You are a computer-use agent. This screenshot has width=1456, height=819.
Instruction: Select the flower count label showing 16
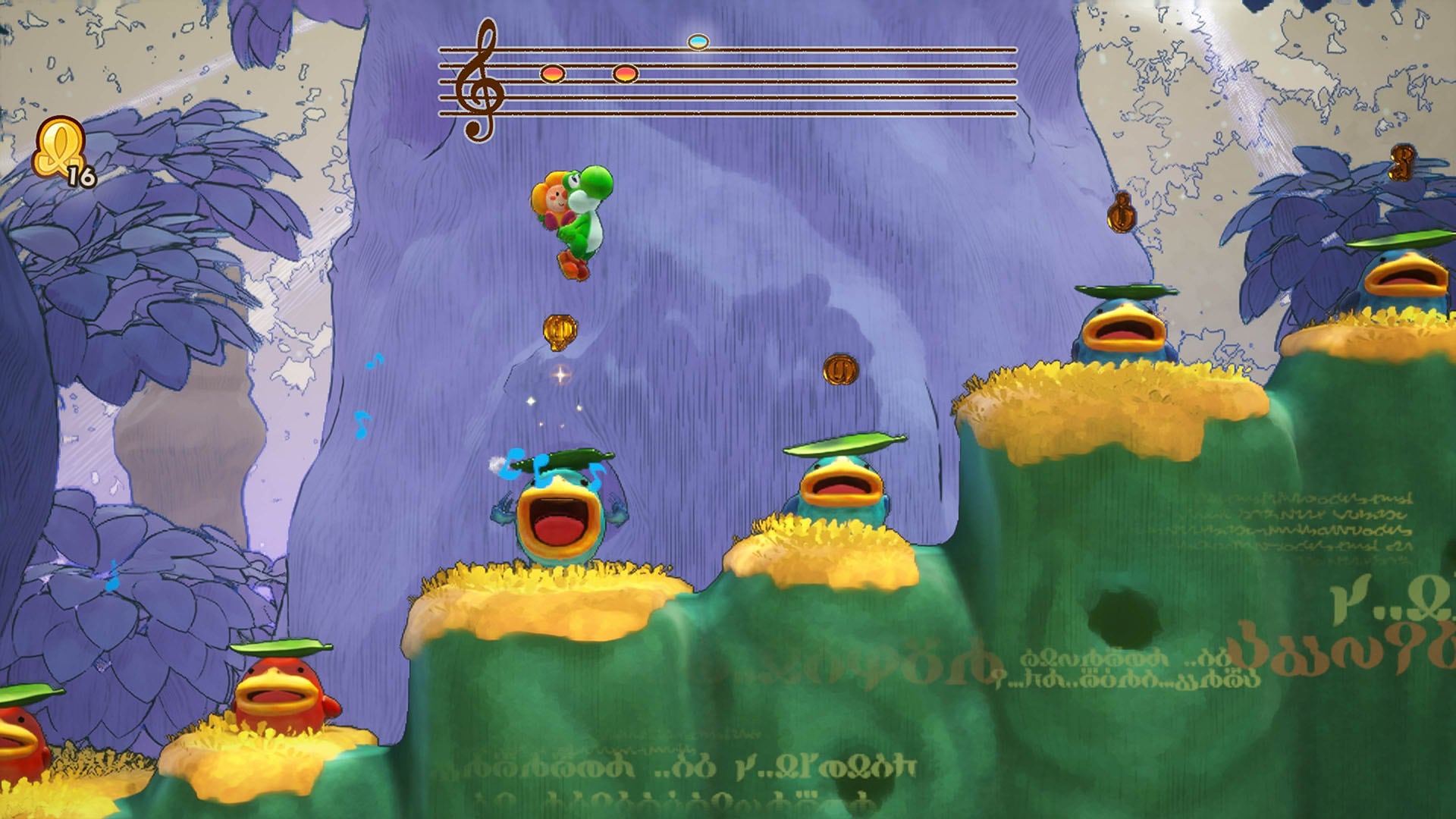[83, 176]
